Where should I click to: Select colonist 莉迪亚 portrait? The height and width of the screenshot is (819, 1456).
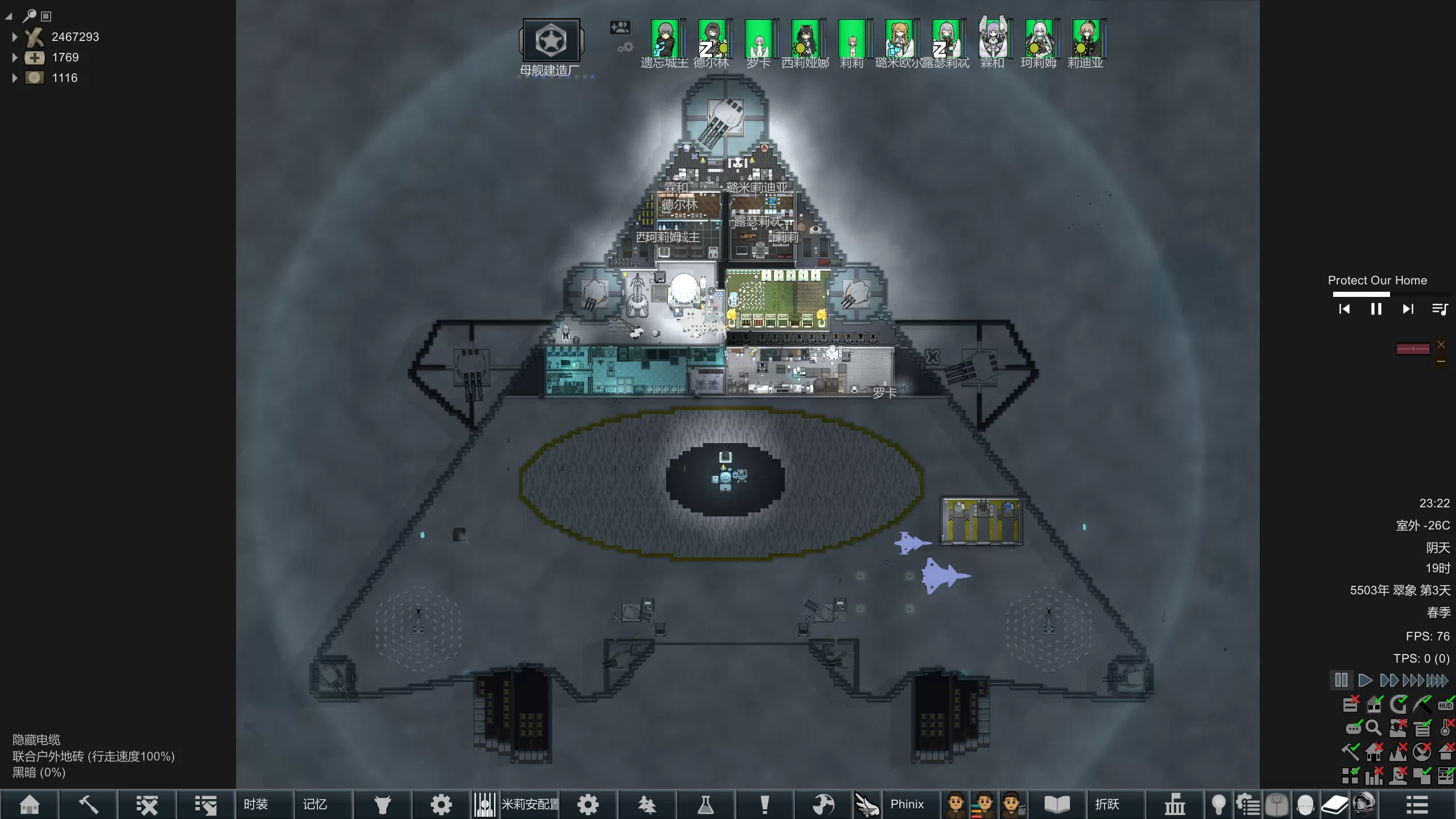pos(1086,39)
